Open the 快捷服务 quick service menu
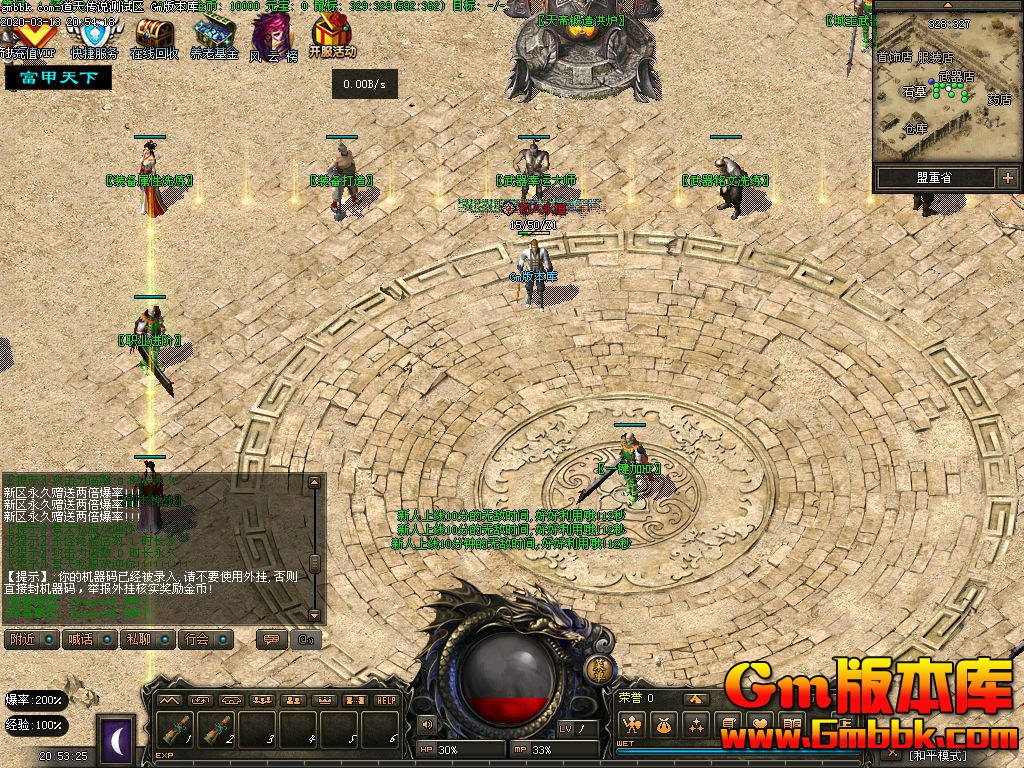1024x768 pixels. pyautogui.click(x=94, y=36)
